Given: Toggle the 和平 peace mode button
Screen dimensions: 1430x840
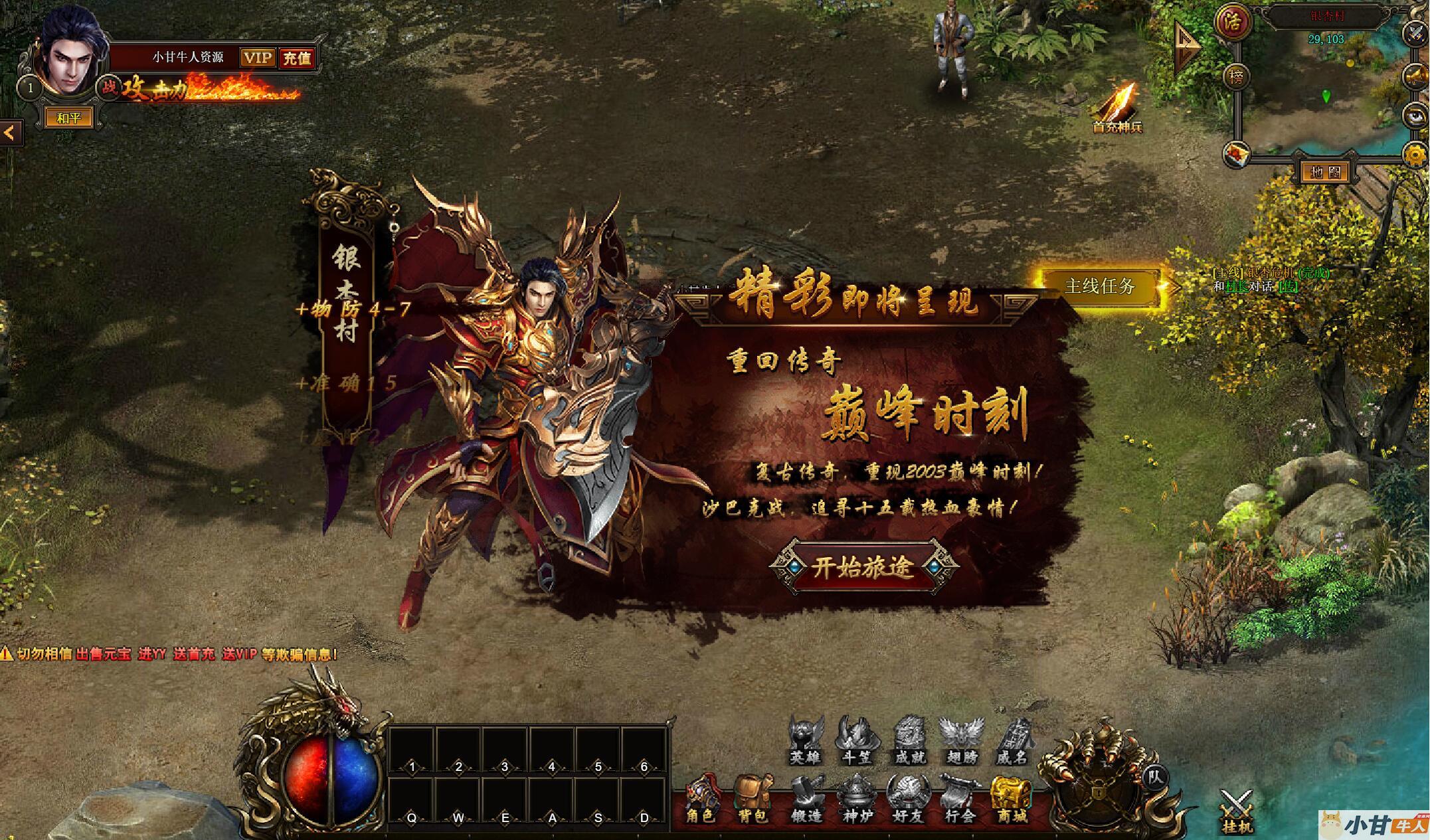Looking at the screenshot, I should (x=68, y=118).
